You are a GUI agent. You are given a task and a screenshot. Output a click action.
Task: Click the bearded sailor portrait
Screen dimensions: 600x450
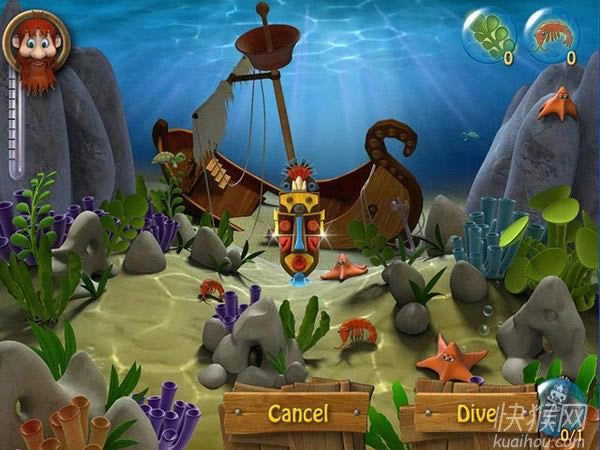(x=34, y=46)
